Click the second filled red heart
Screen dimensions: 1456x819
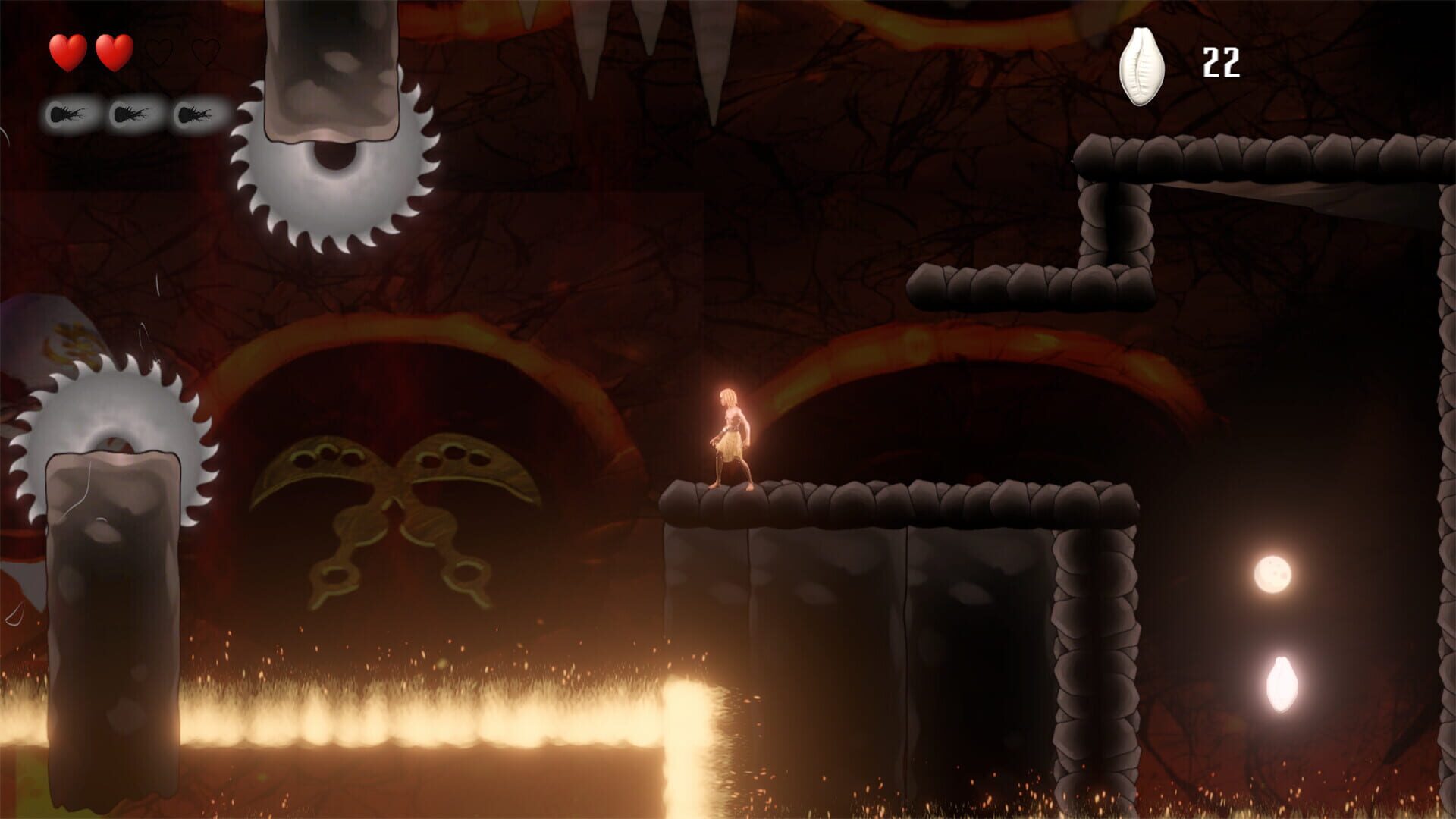coord(114,52)
